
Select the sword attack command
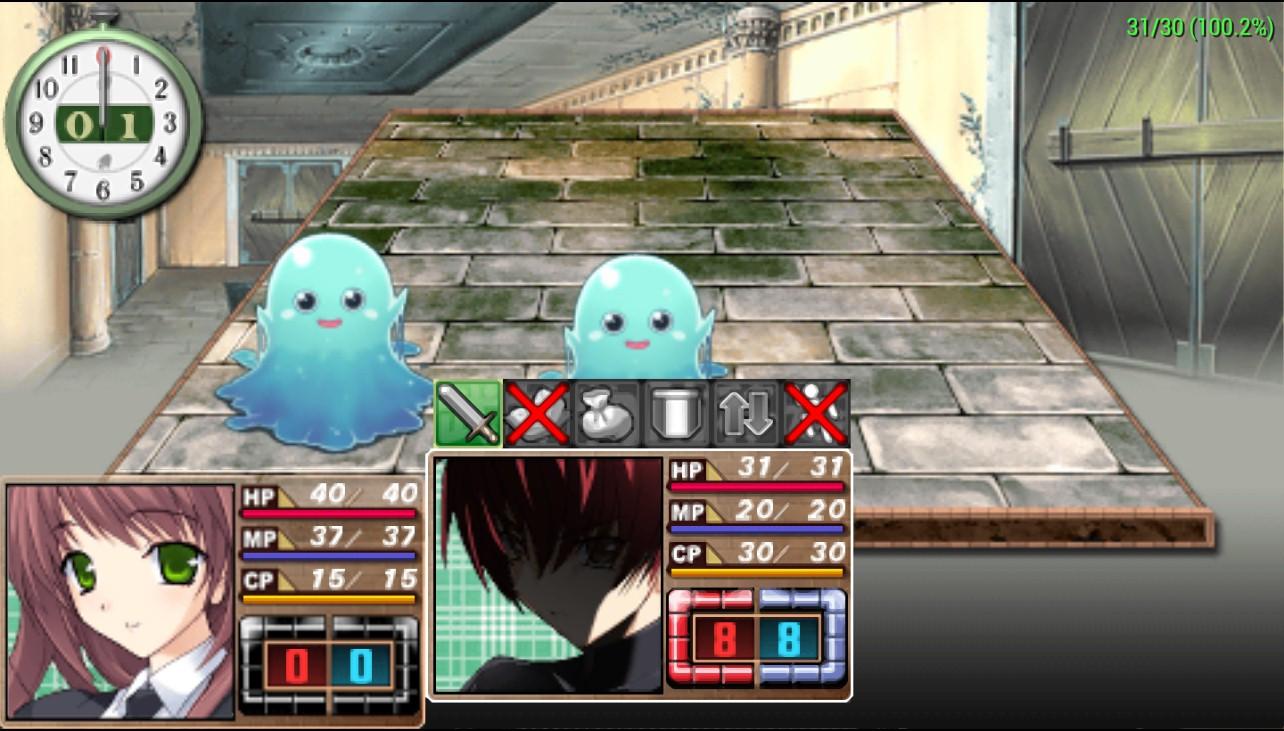(x=468, y=413)
